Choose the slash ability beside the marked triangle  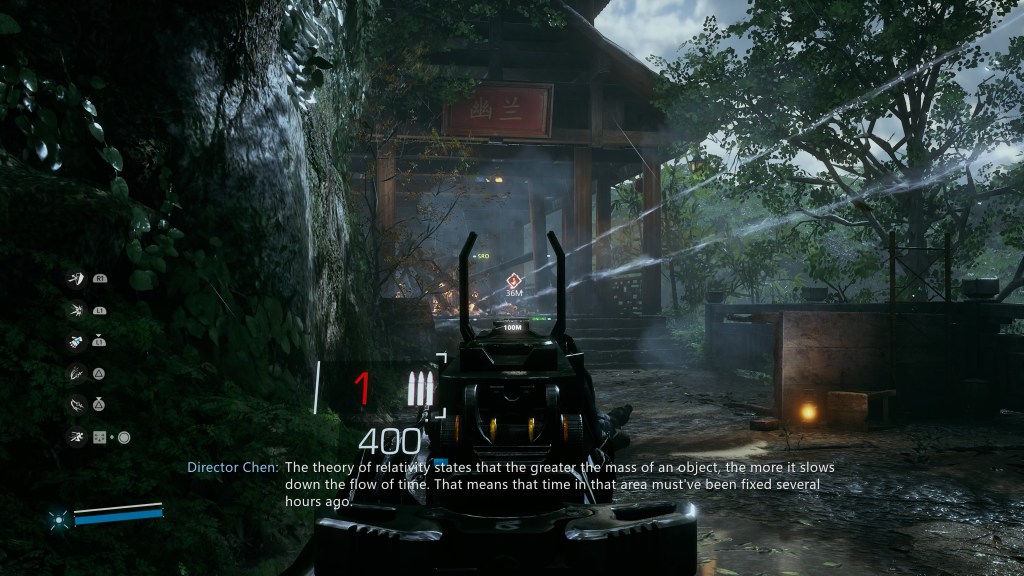point(76,405)
